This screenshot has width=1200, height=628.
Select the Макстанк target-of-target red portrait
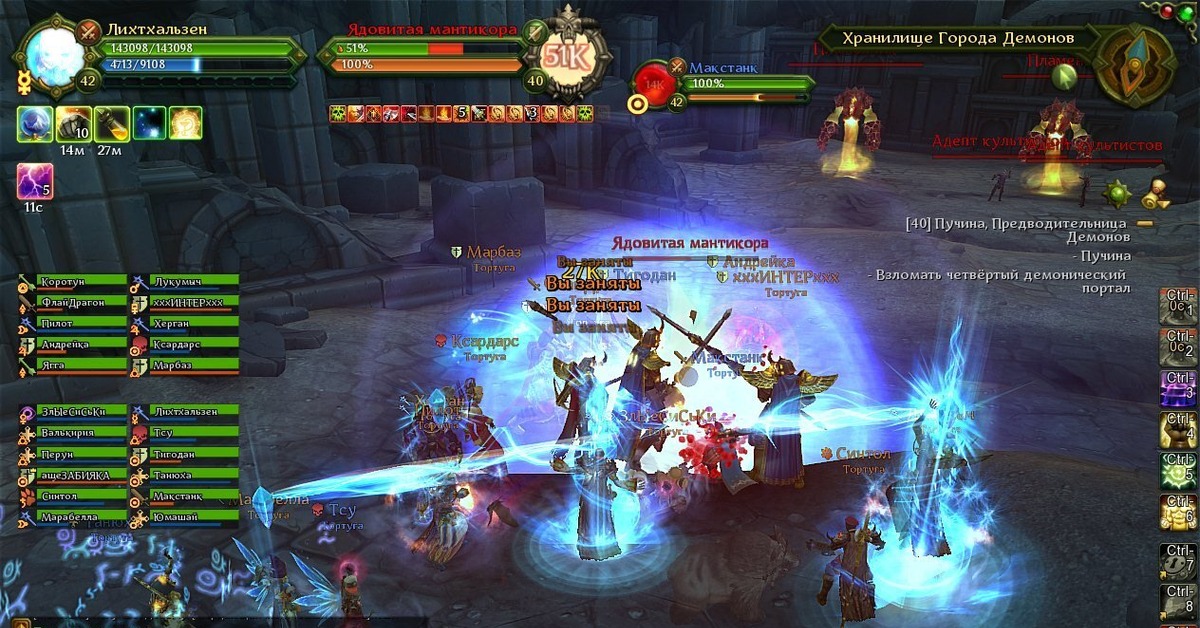point(654,83)
